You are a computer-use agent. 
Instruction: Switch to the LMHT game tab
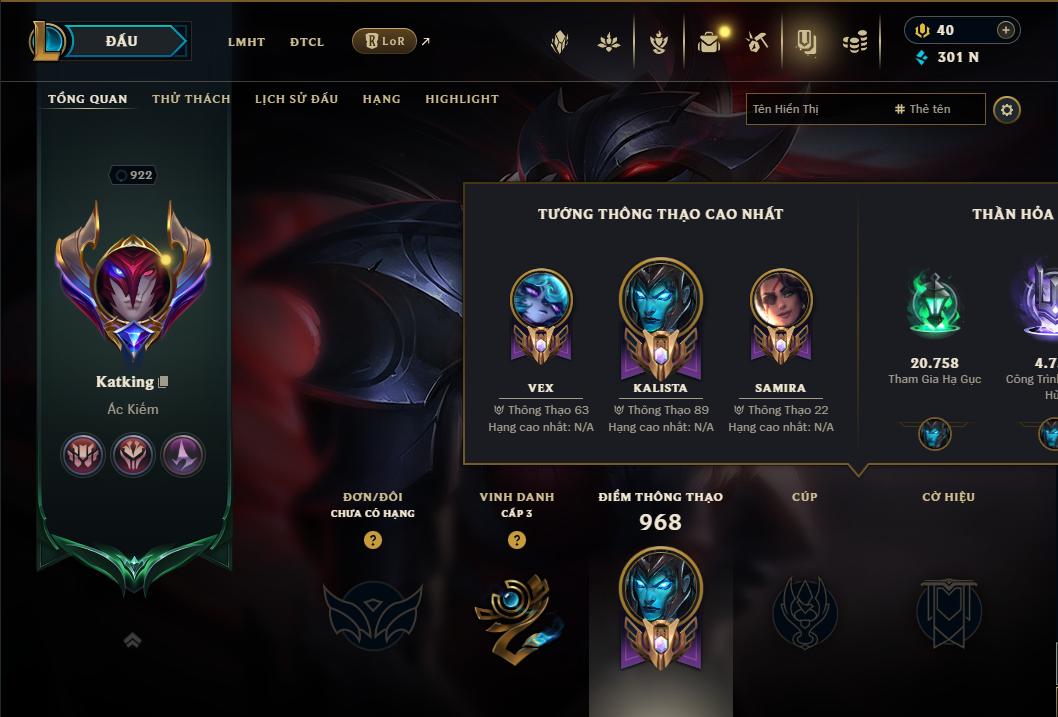[246, 42]
